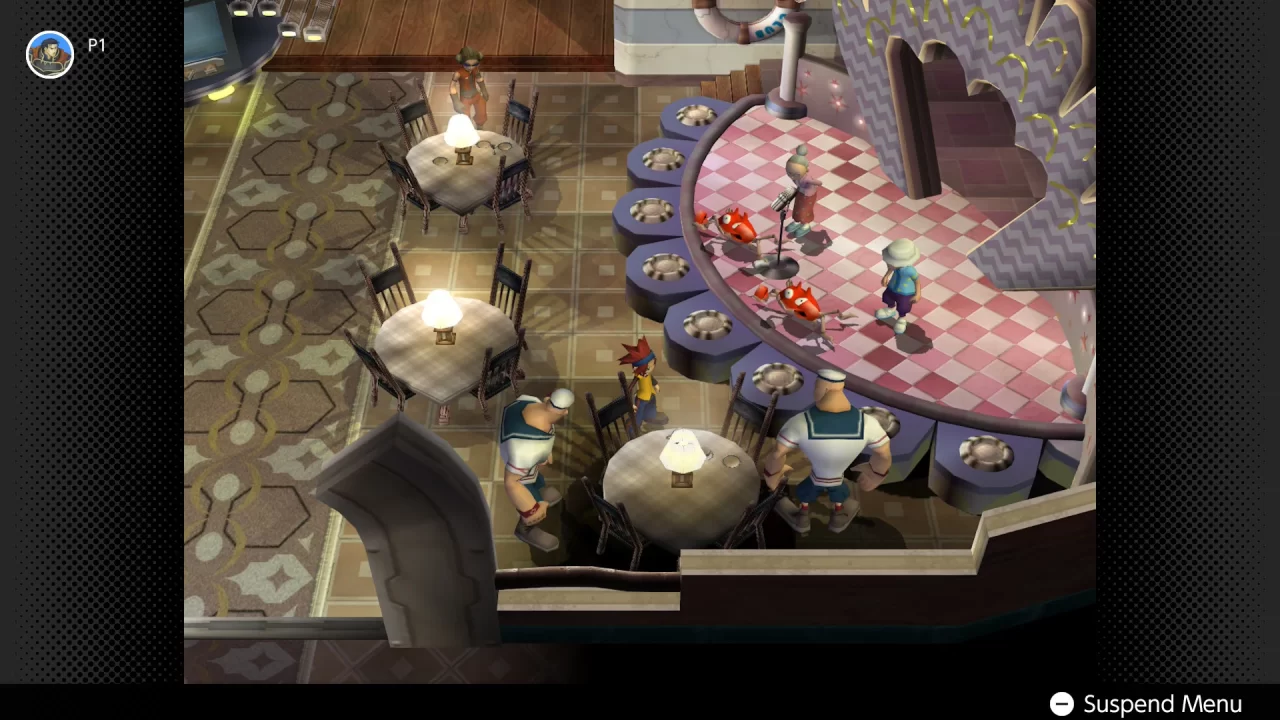Viewport: 1280px width, 720px height.
Task: Click the P1 player avatar icon
Action: click(49, 54)
